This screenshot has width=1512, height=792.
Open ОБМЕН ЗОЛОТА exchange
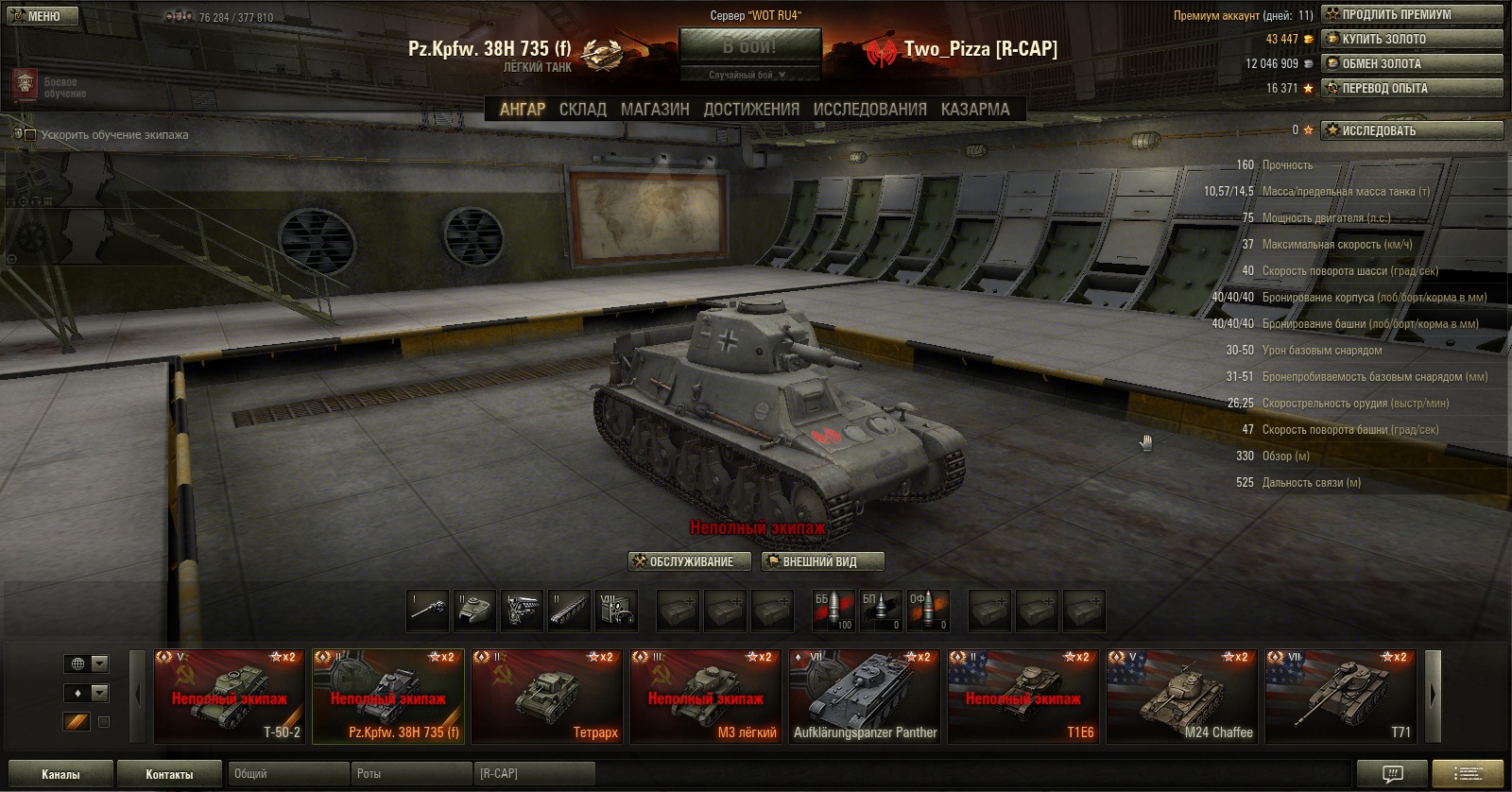(1412, 63)
